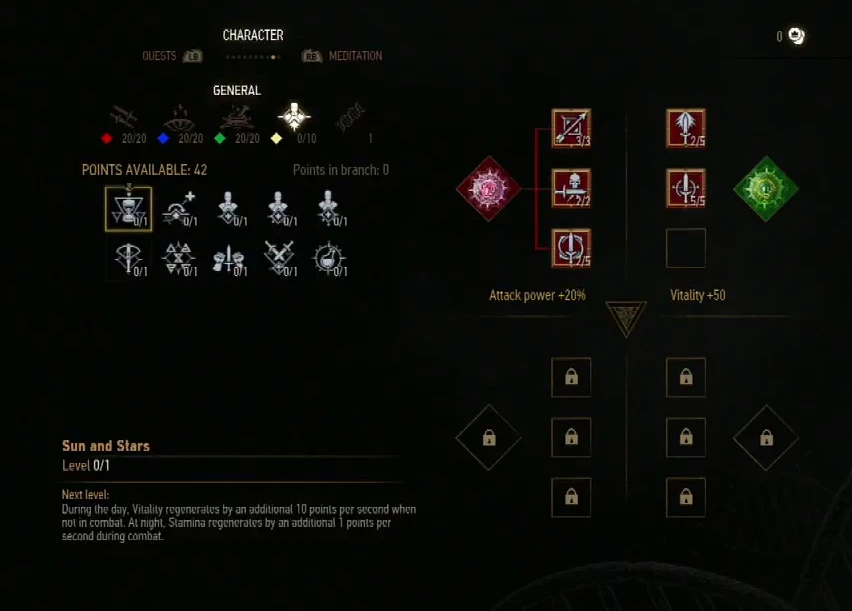The width and height of the screenshot is (852, 611).
Task: Select the fists and sword skill icon
Action: coord(229,257)
